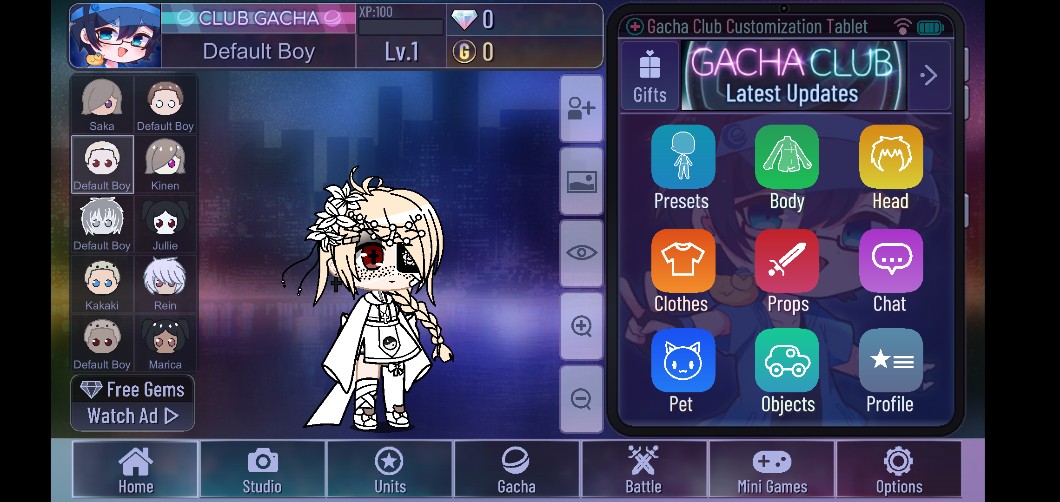Select the Saka character slot
The image size is (1060, 502).
click(x=102, y=104)
